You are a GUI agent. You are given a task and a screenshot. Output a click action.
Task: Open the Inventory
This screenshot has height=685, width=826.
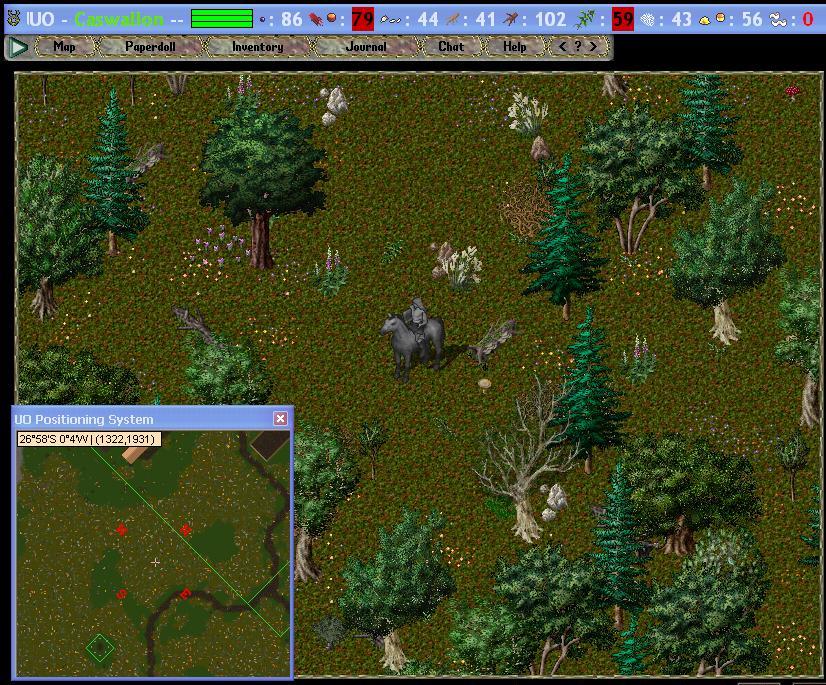[x=257, y=47]
